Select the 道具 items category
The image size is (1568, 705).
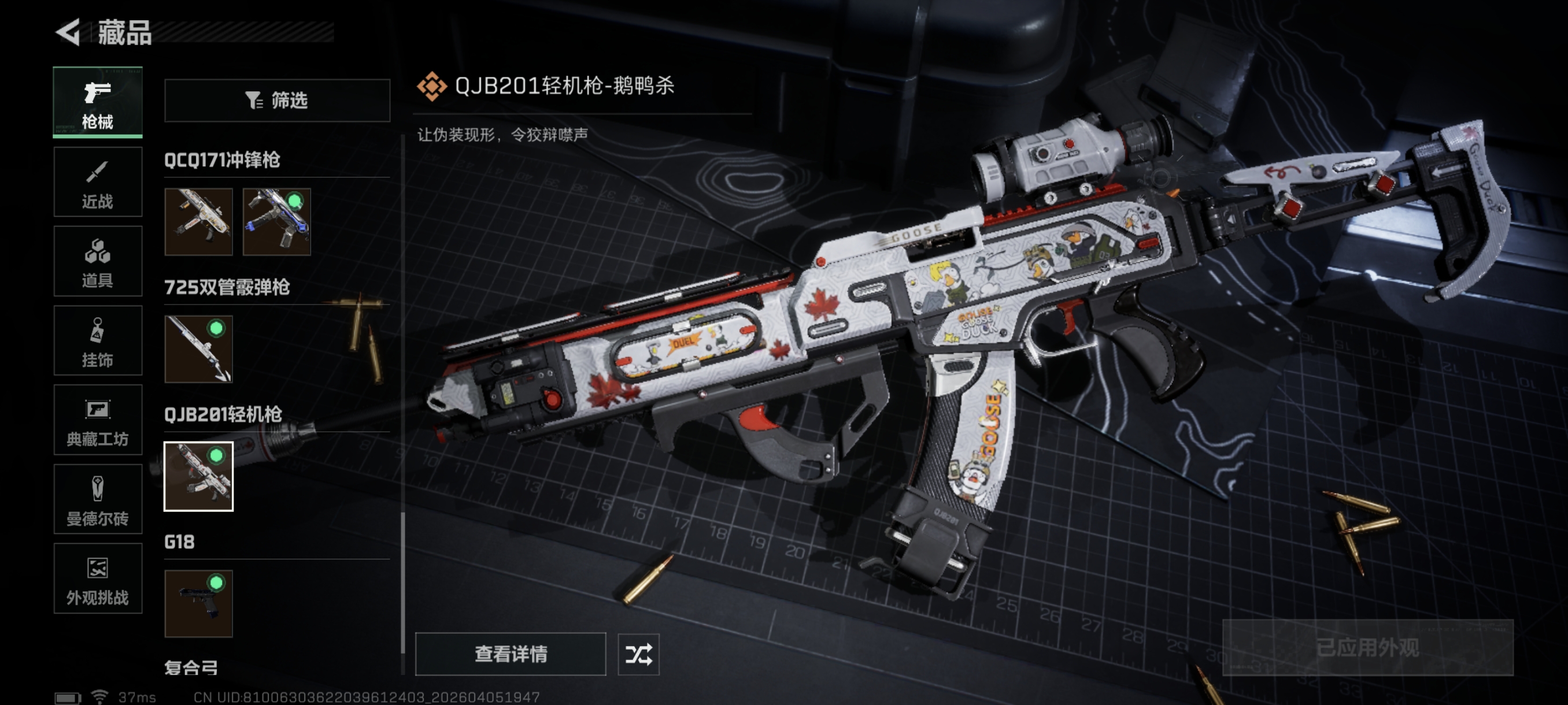coord(97,262)
